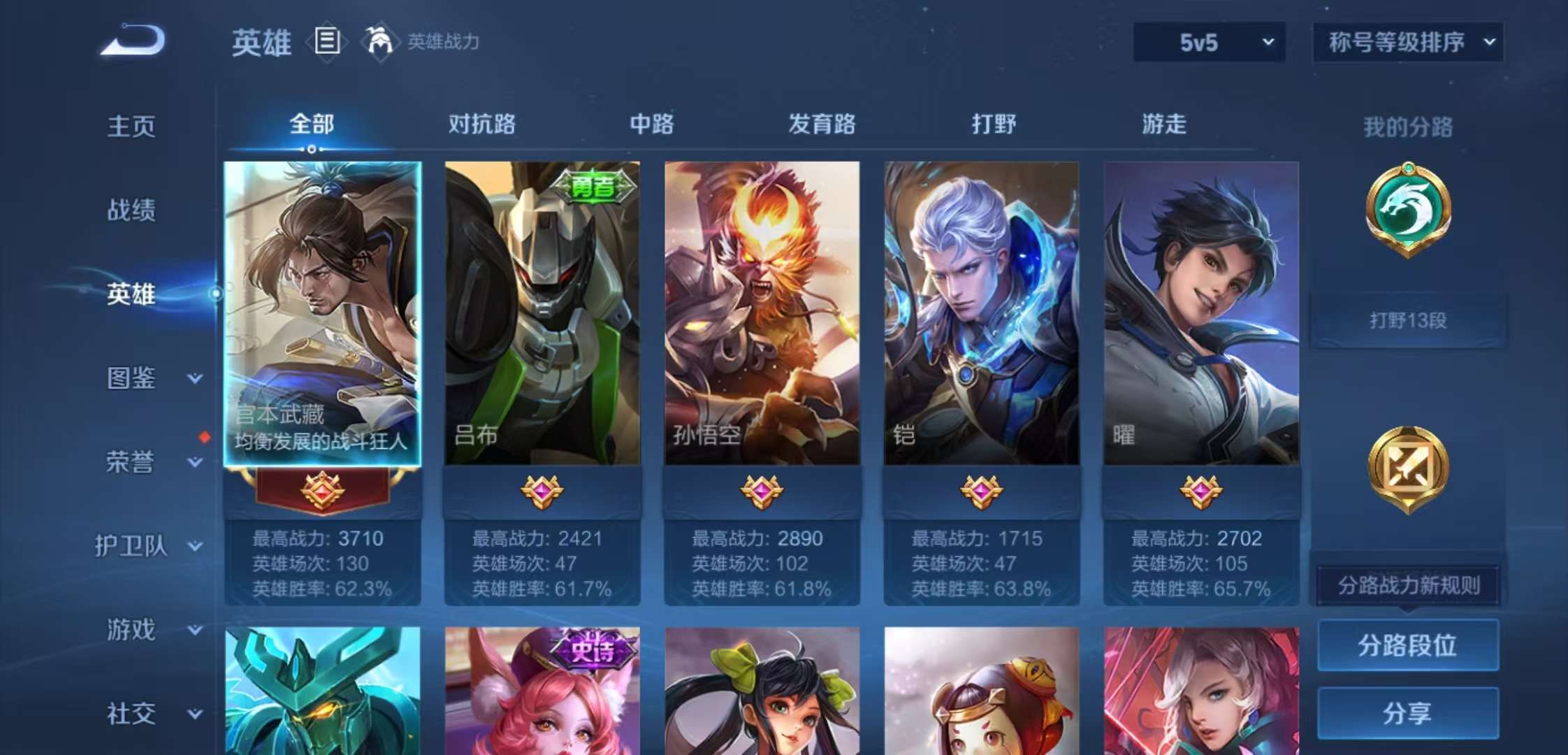The width and height of the screenshot is (1568, 755).
Task: Choose the 孙悟空 hero card
Action: point(762,314)
